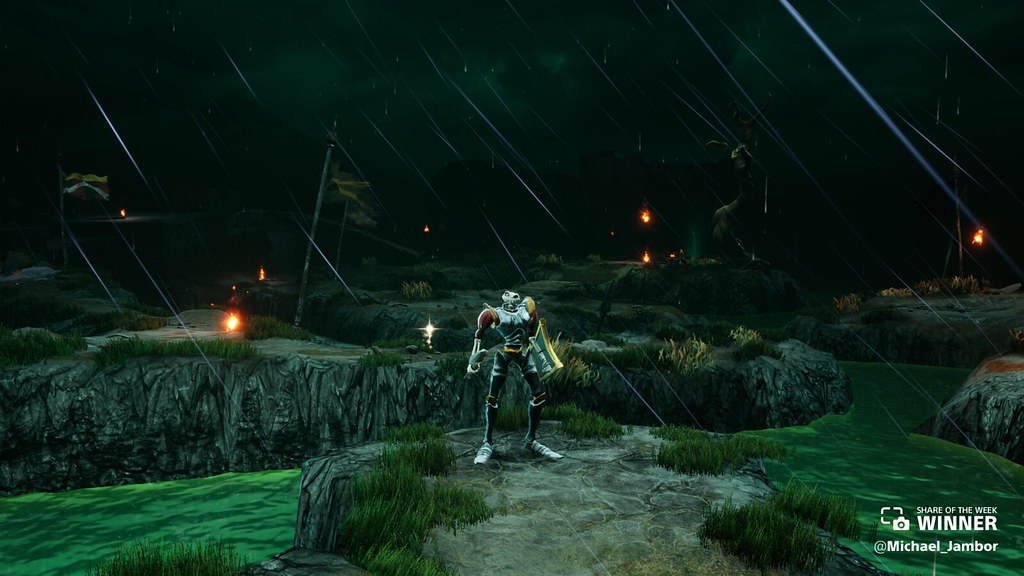
Task: Click the Share of the Week camera icon
Action: point(894,519)
